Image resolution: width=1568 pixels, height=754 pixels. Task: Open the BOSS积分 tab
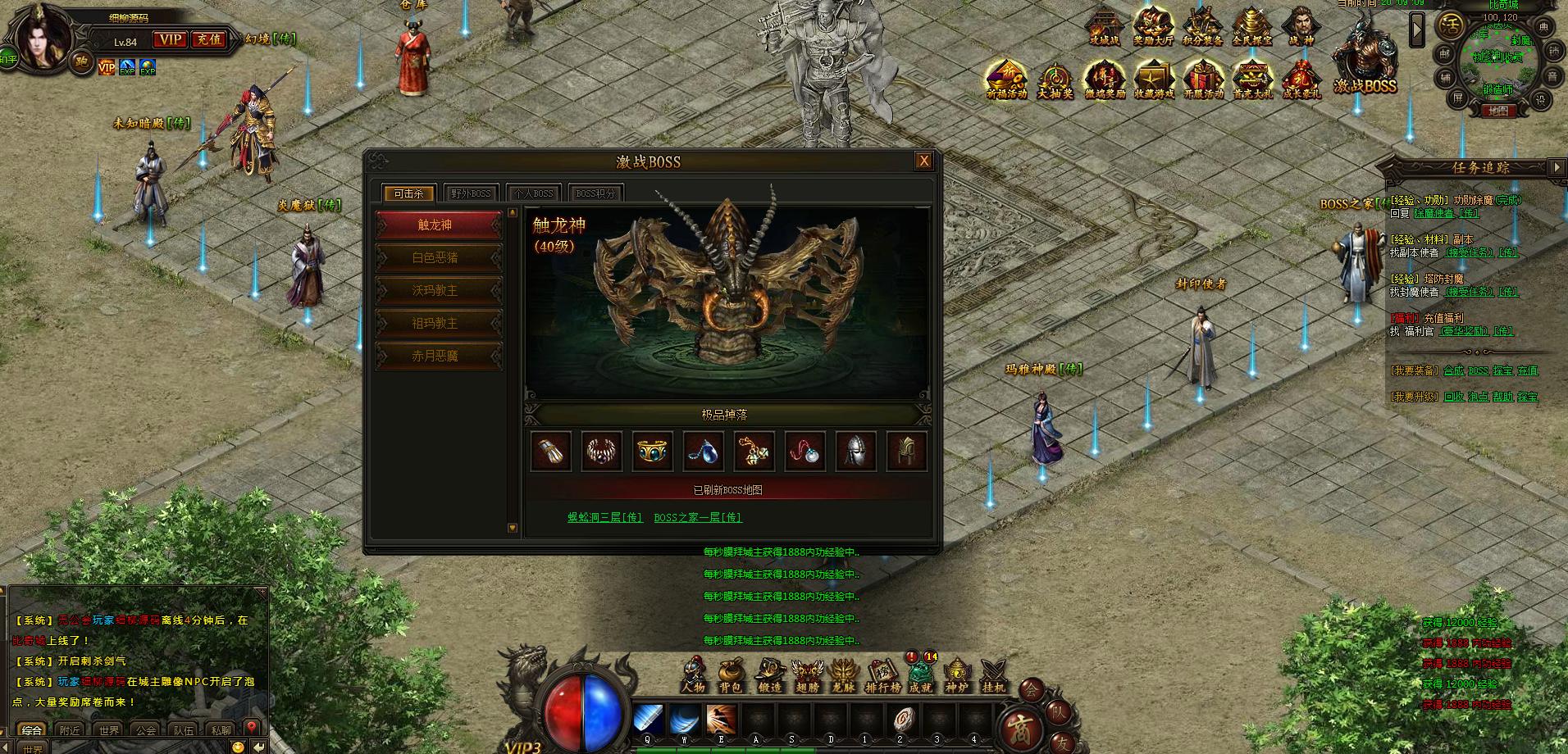coord(595,194)
